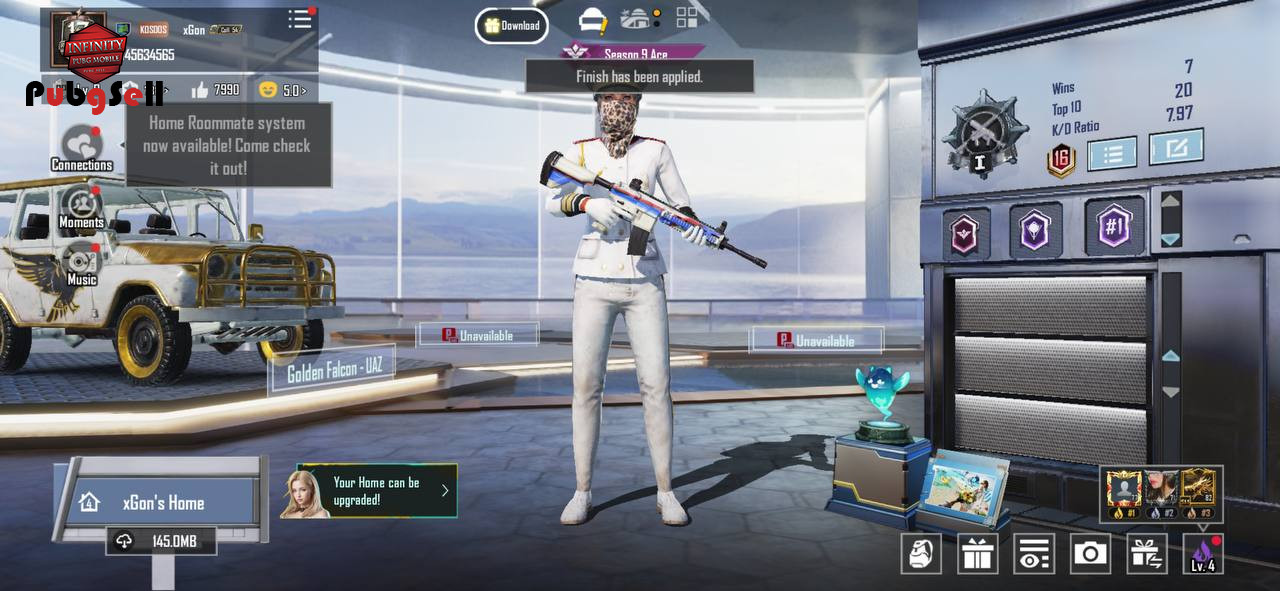Open the gift exchange icon with arrows
This screenshot has width=1280, height=591.
pyautogui.click(x=1146, y=553)
